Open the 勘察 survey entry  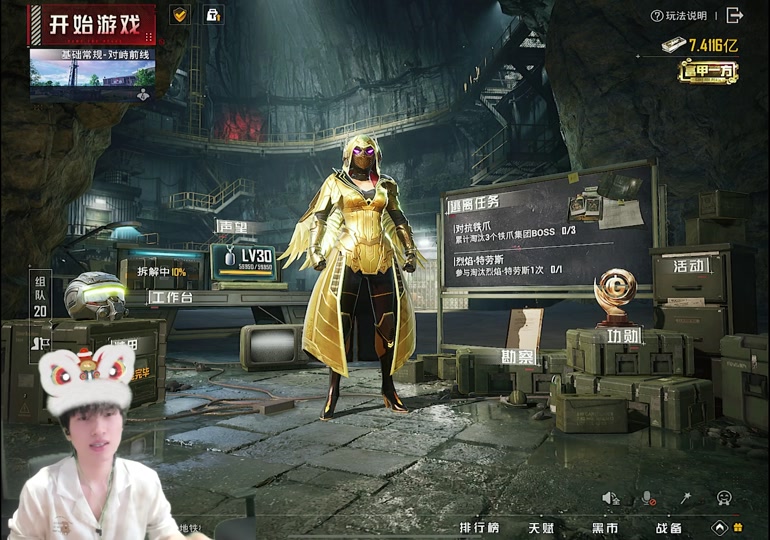(x=520, y=355)
